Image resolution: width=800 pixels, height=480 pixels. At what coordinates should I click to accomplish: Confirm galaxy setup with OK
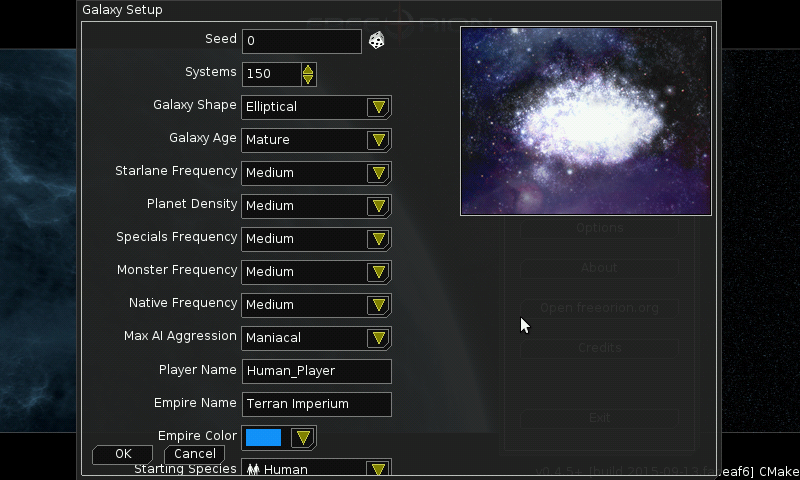tap(122, 454)
